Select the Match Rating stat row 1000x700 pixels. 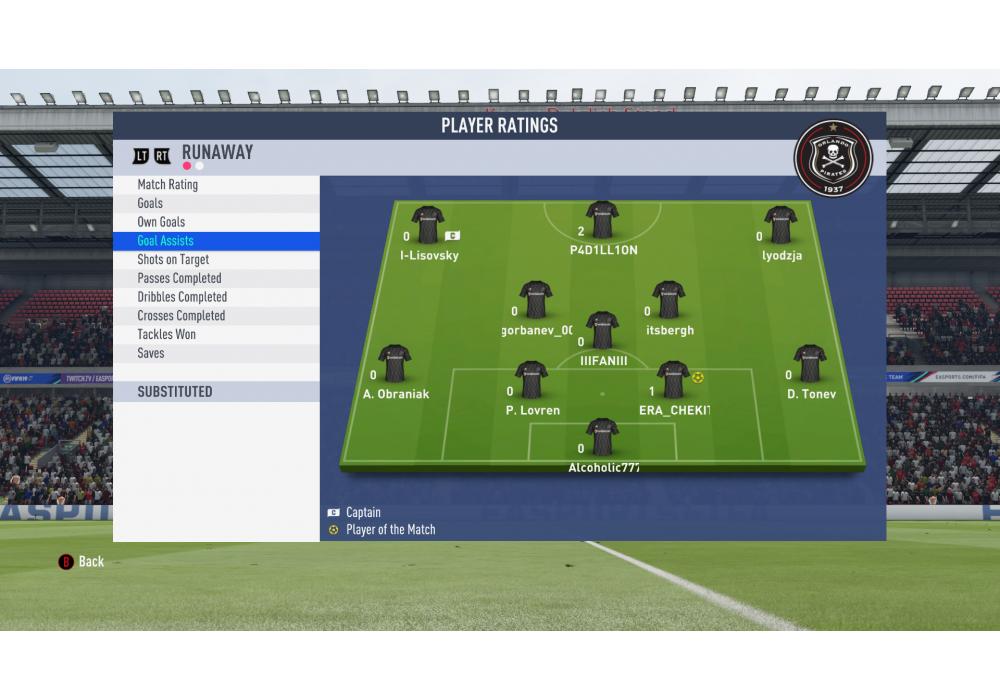point(168,185)
